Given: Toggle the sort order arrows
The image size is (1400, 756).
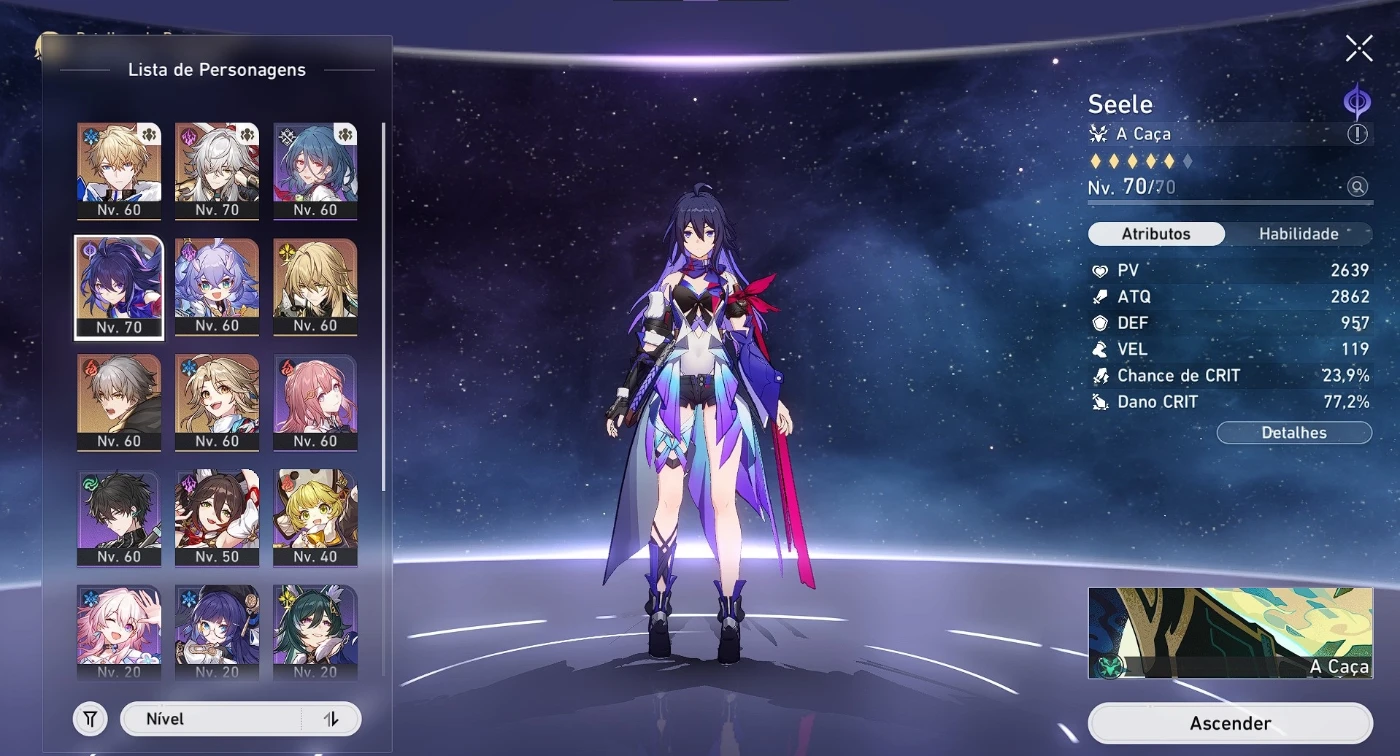Looking at the screenshot, I should pyautogui.click(x=331, y=719).
